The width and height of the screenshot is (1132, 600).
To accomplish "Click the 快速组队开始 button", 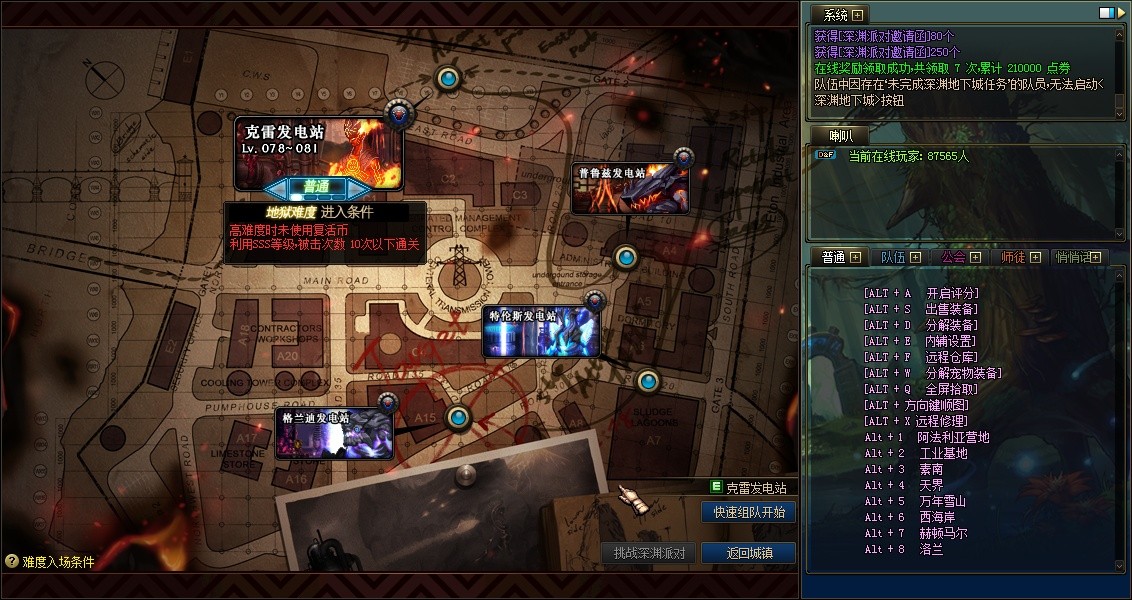I will pos(748,512).
